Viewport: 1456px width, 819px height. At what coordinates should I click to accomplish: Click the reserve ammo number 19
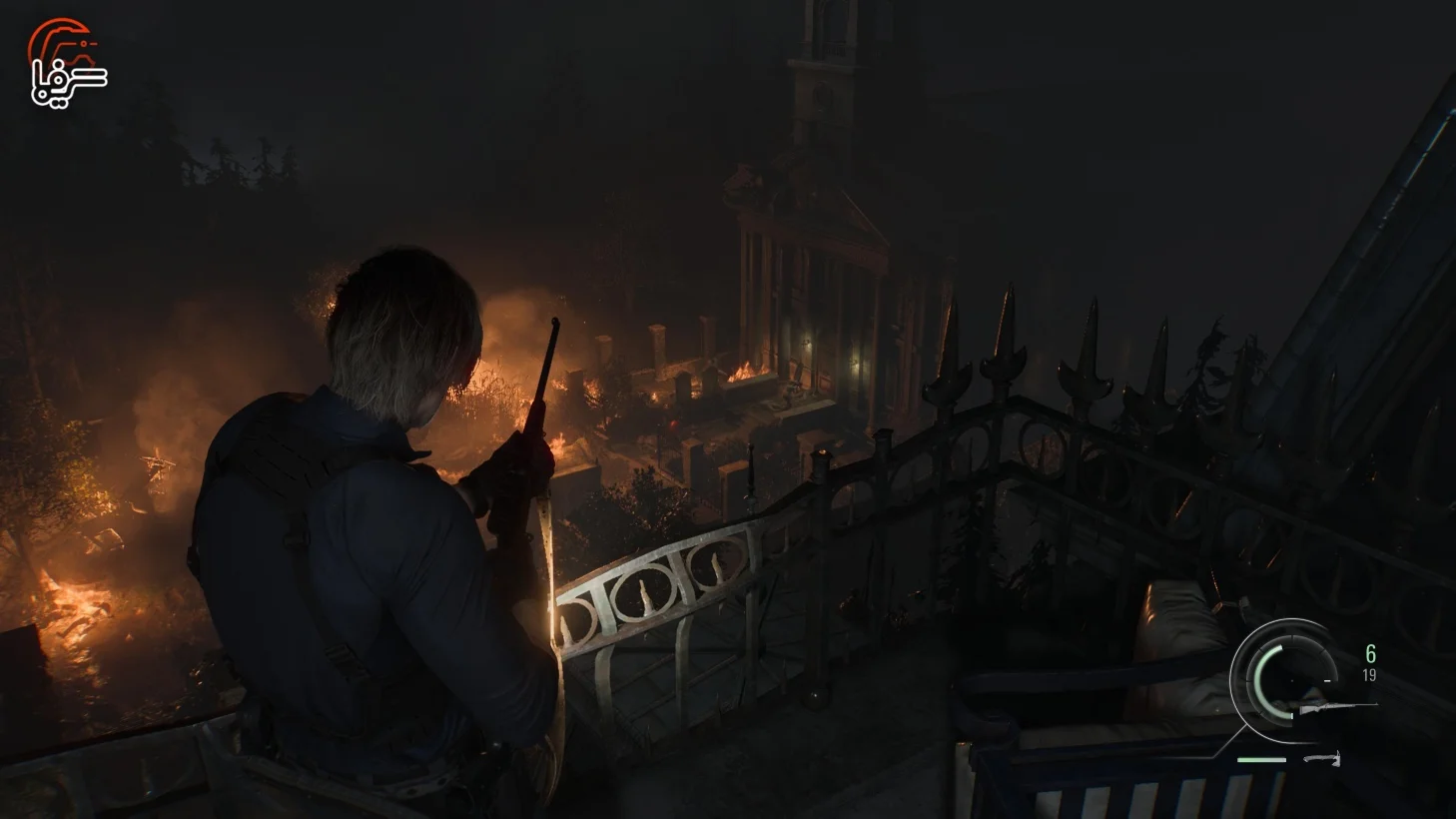pos(1369,674)
